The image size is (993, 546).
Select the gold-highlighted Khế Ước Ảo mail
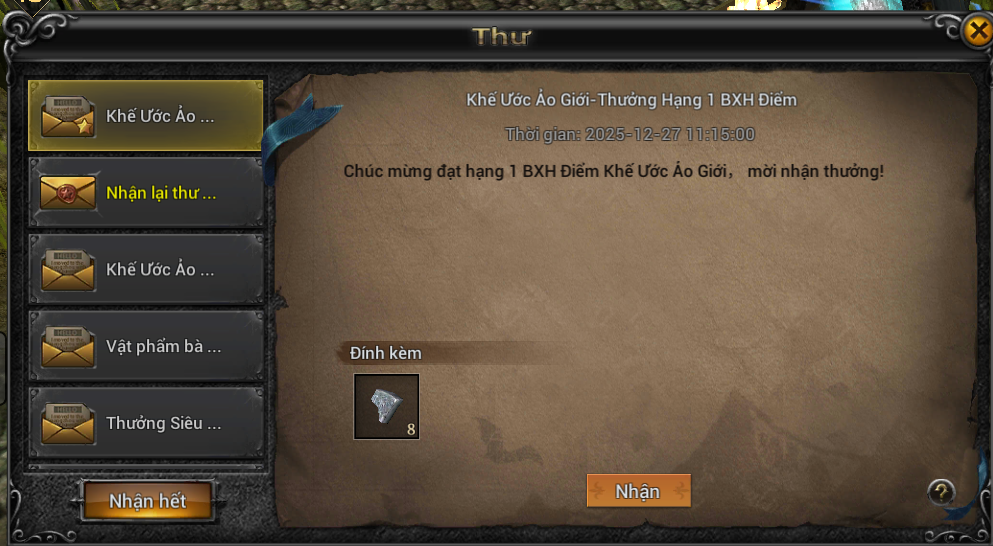click(x=146, y=116)
